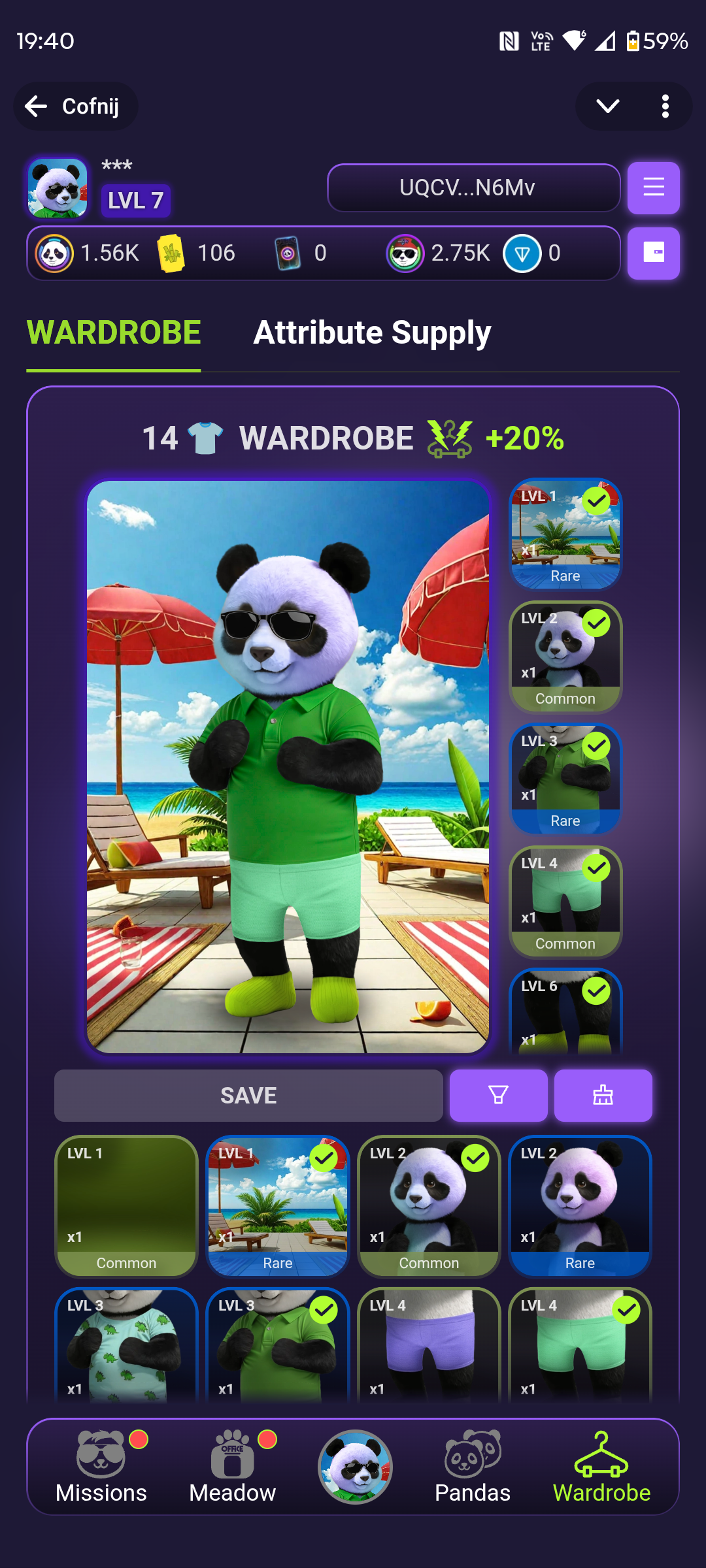Switch to the Attribute Supply tab
706x1568 pixels.
pyautogui.click(x=372, y=333)
